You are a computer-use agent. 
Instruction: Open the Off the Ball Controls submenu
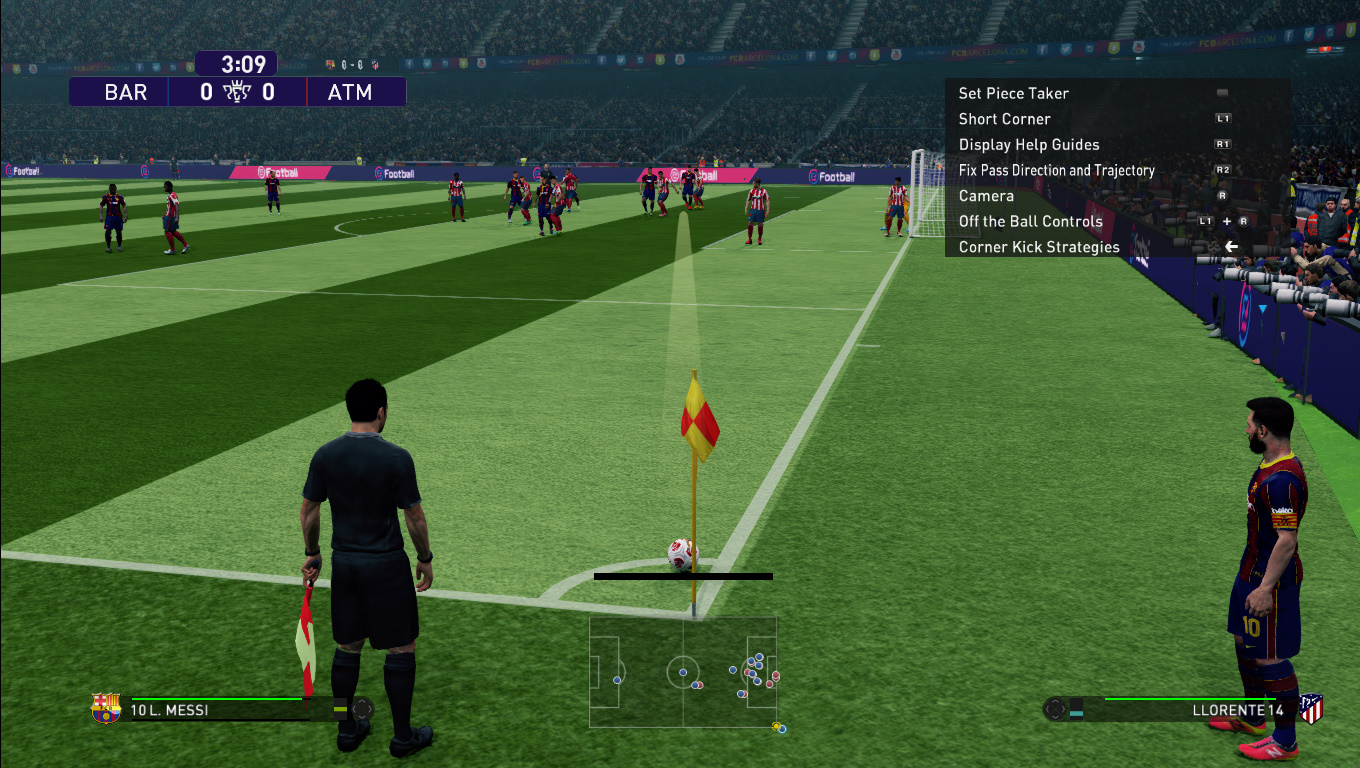point(1030,221)
